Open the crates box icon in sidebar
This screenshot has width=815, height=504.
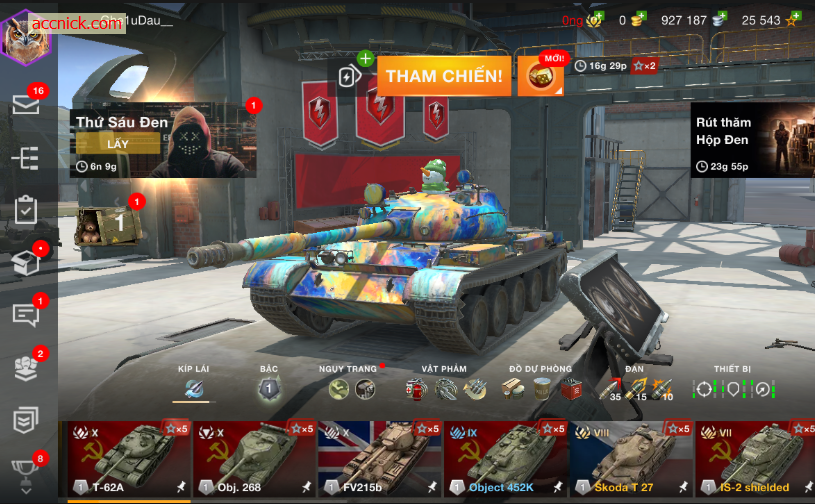26,262
